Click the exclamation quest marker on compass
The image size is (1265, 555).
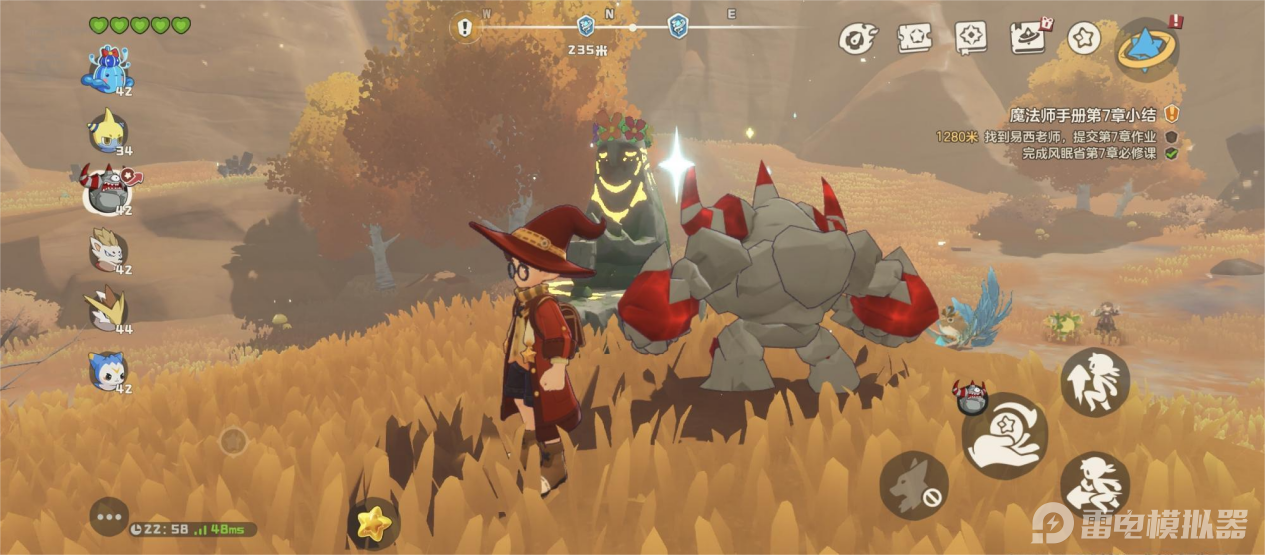(464, 28)
